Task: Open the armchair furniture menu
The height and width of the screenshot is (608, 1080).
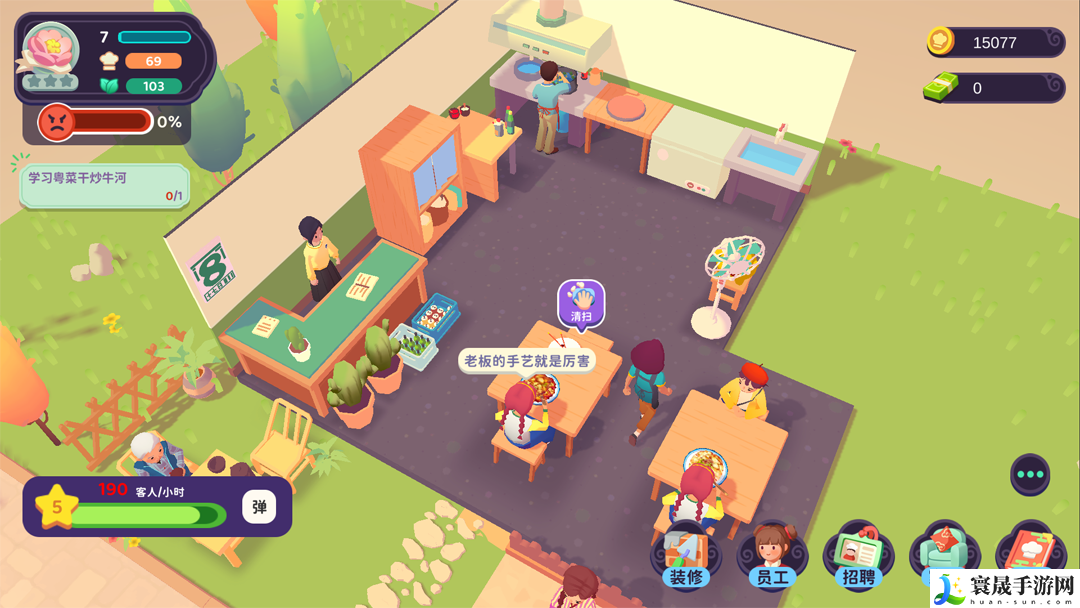Action: click(x=940, y=550)
